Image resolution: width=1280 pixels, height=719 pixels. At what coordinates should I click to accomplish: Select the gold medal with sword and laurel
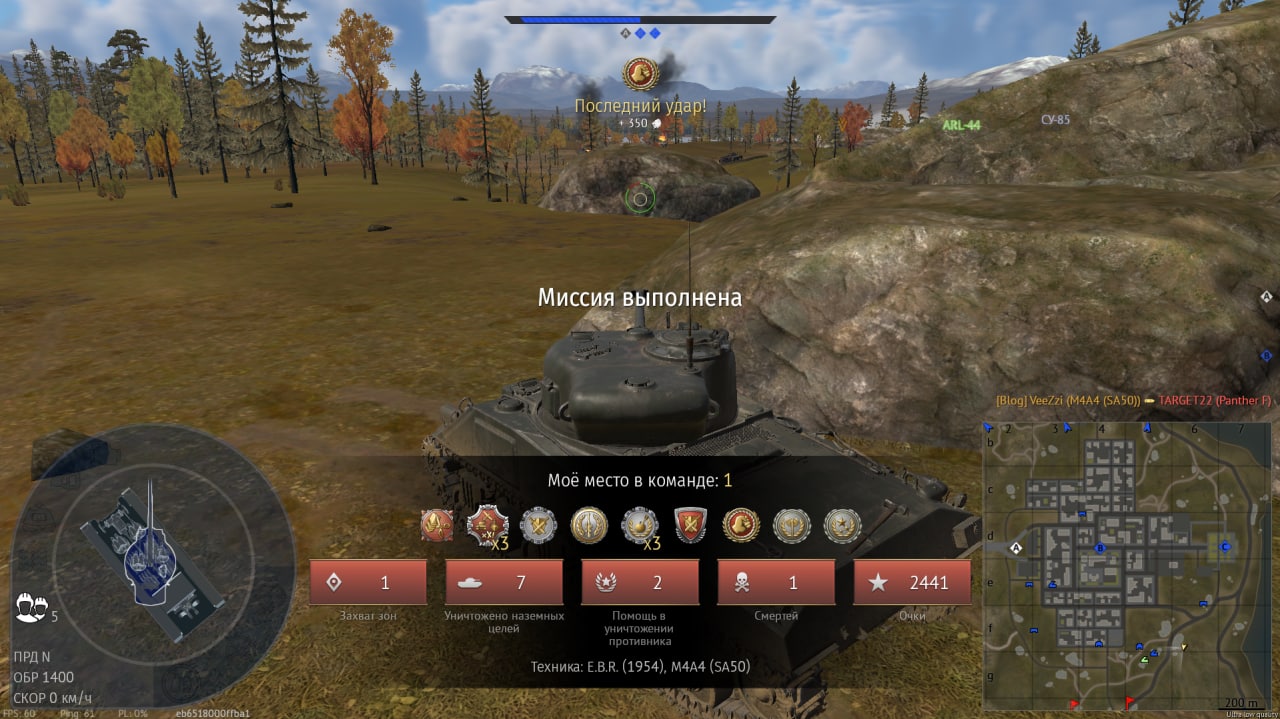click(x=589, y=525)
